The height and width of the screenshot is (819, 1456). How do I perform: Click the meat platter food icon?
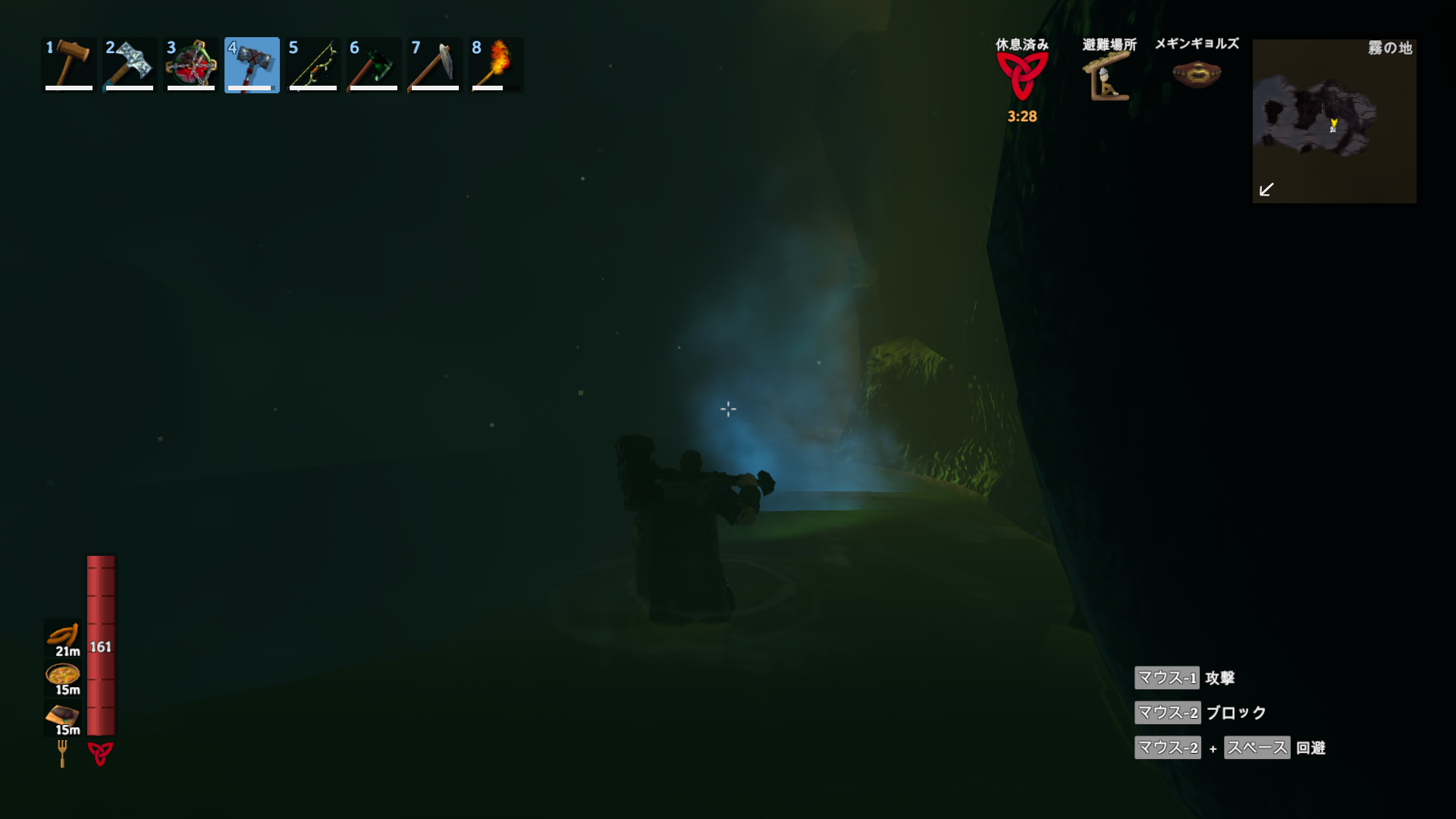click(x=63, y=714)
